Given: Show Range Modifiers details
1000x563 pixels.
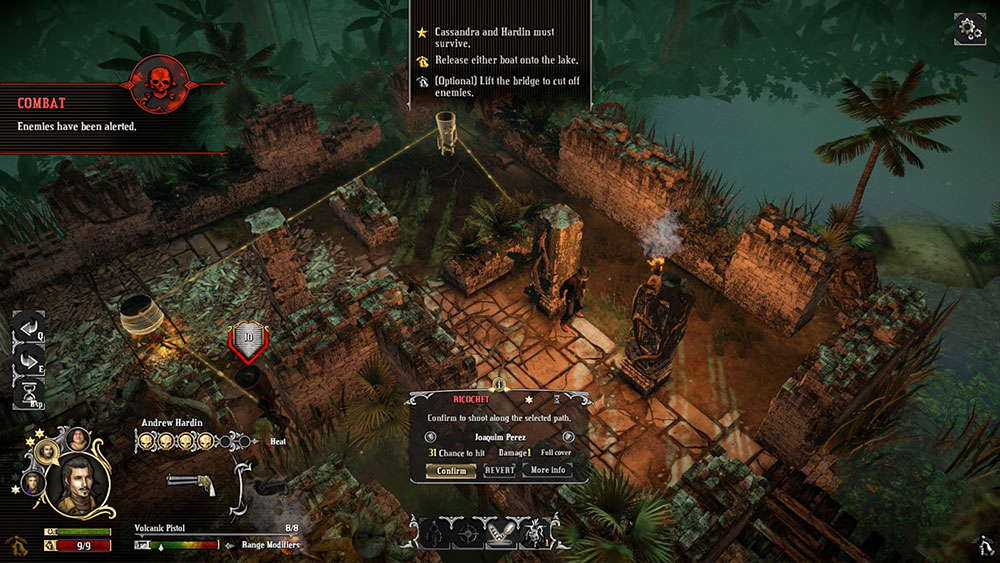Looking at the screenshot, I should (x=268, y=545).
